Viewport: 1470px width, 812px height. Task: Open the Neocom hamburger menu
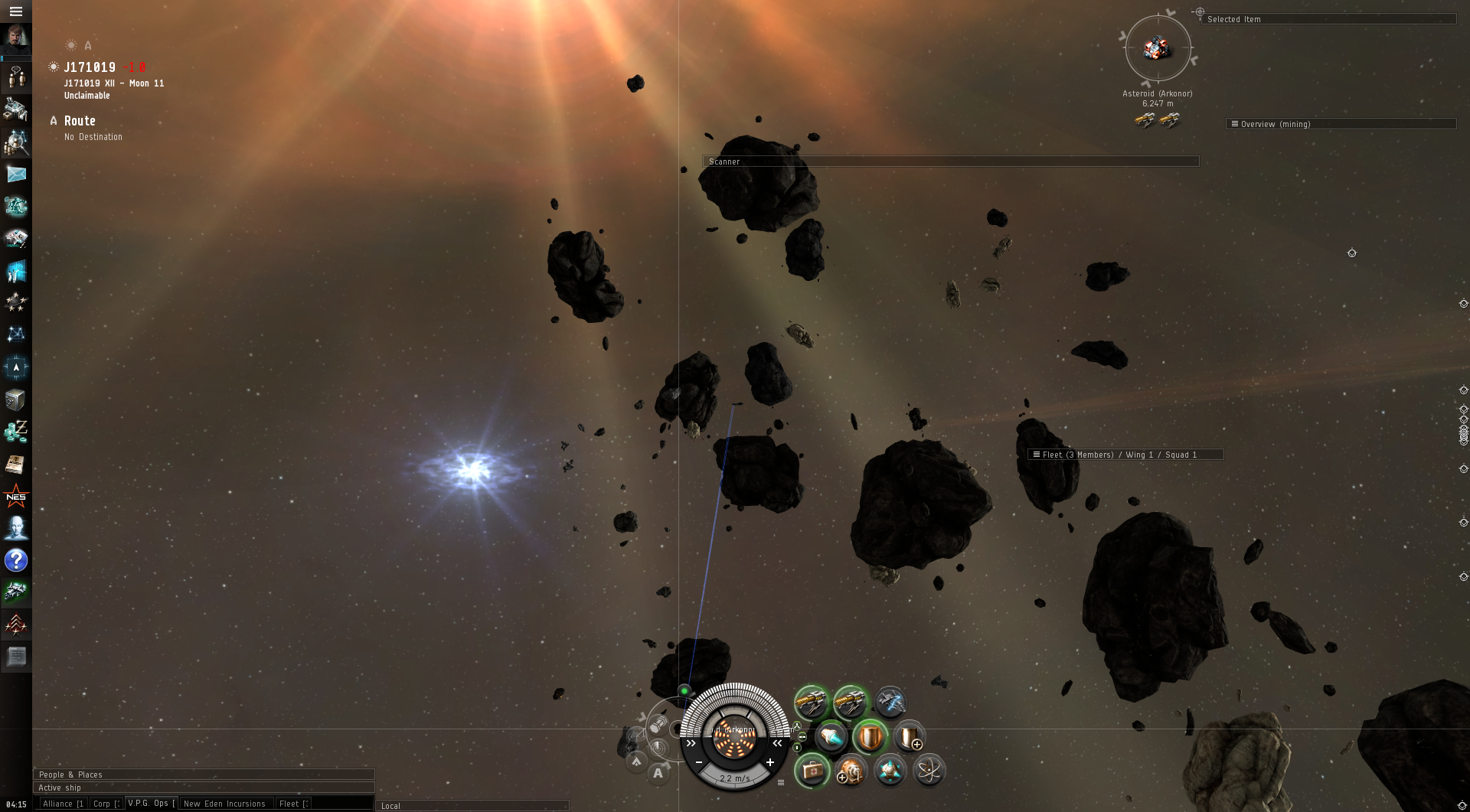(15, 11)
